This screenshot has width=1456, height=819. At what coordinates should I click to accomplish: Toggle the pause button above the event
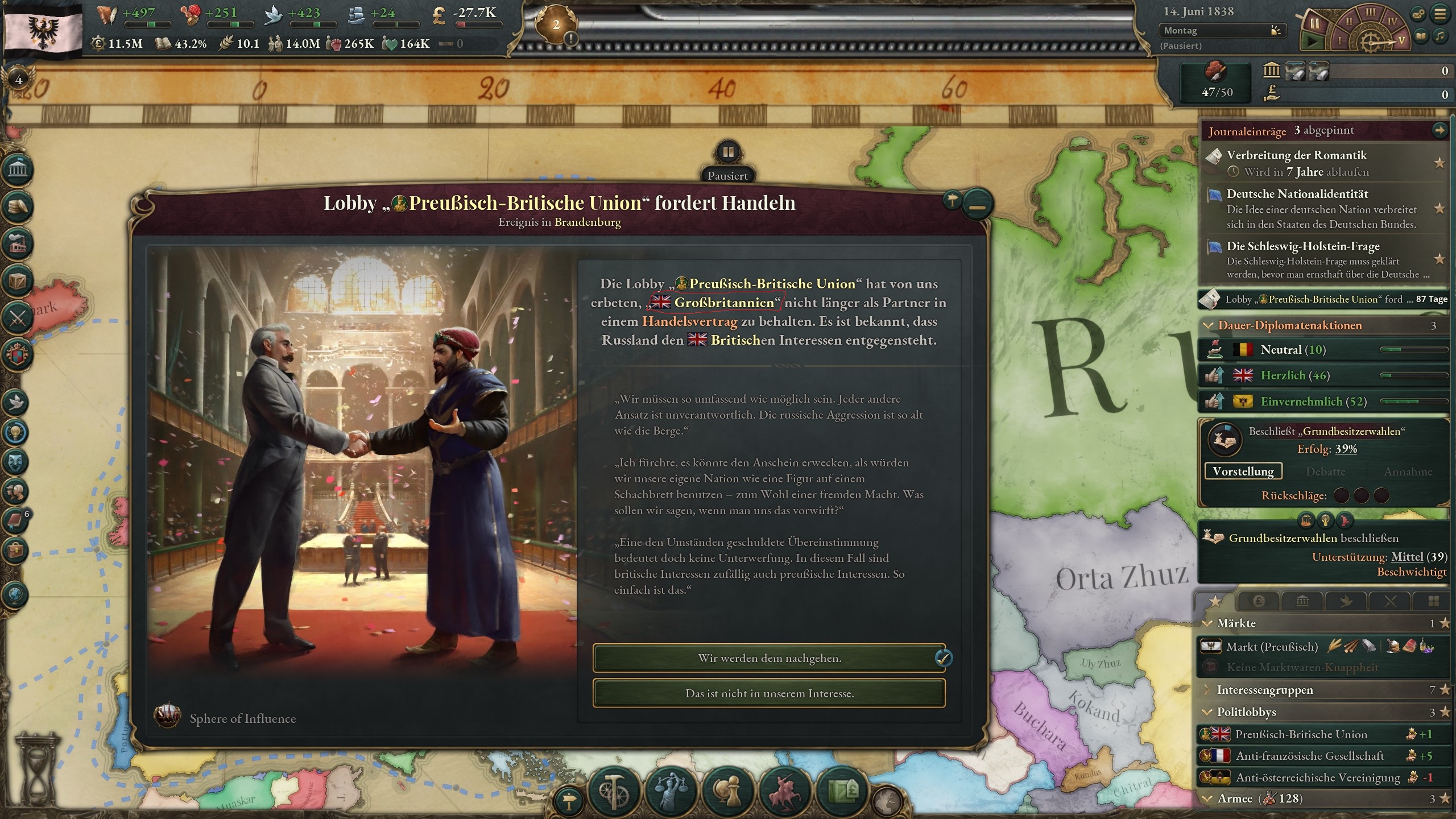point(728,152)
